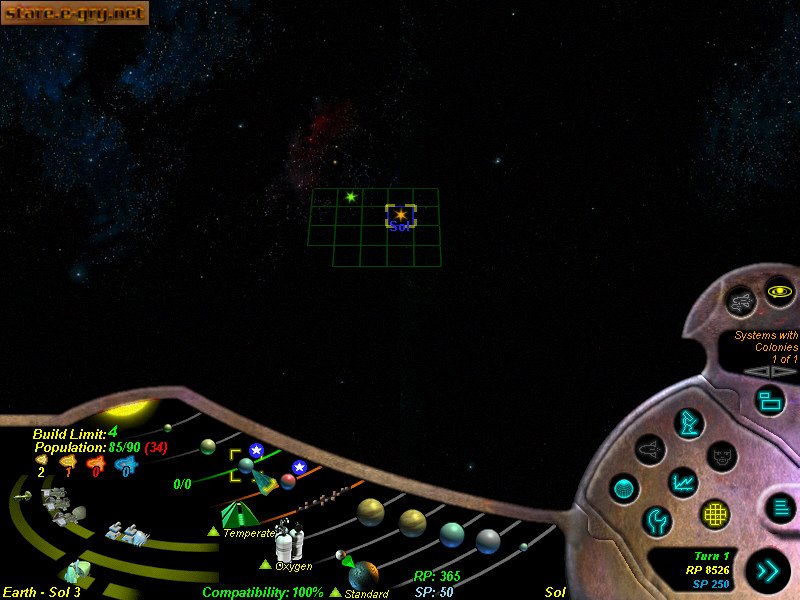Switch to the ringed planet colonies view

[779, 292]
